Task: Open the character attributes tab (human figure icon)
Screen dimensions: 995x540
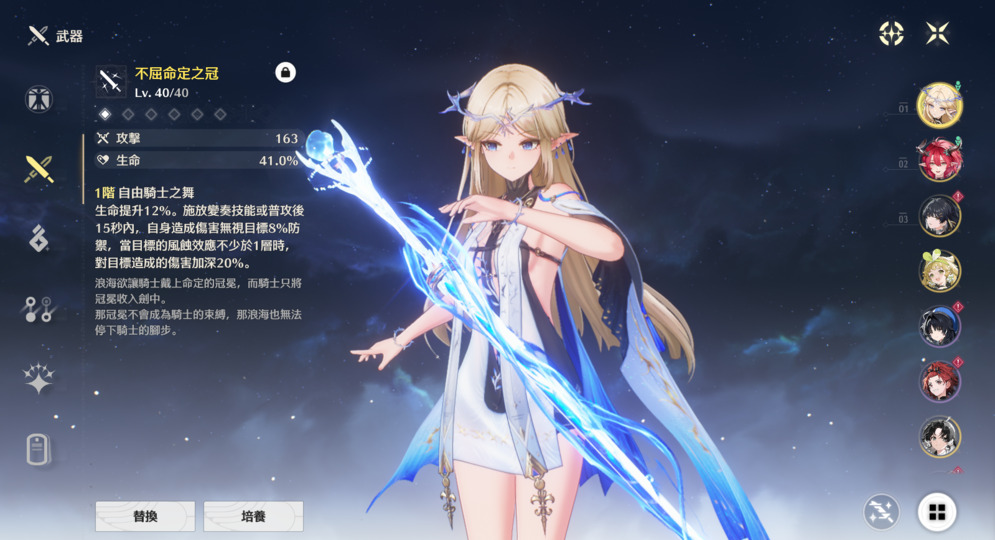Action: pyautogui.click(x=39, y=100)
